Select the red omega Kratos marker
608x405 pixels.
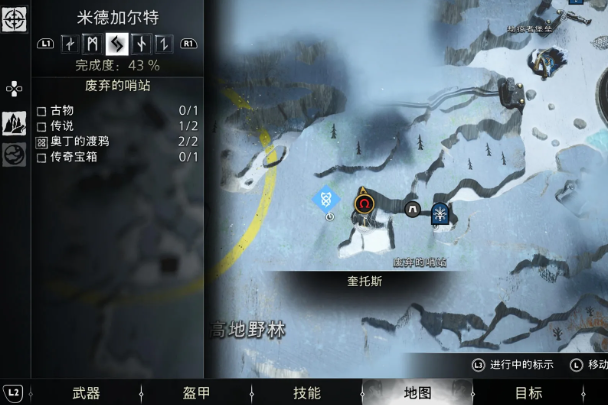coord(364,205)
